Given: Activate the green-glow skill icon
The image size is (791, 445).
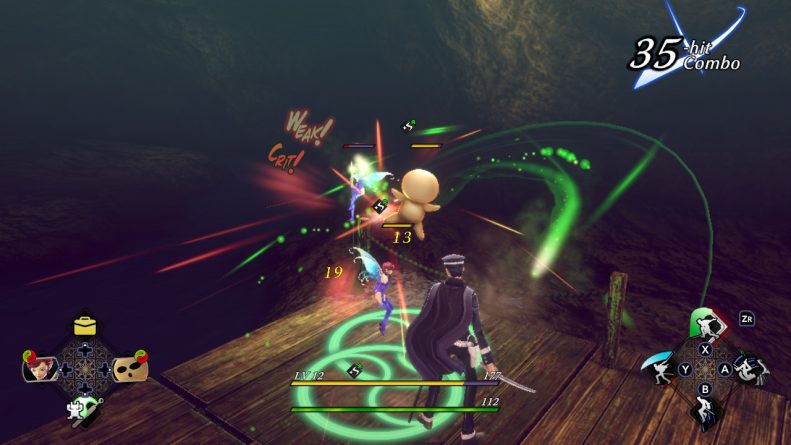Looking at the screenshot, I should point(706,324).
